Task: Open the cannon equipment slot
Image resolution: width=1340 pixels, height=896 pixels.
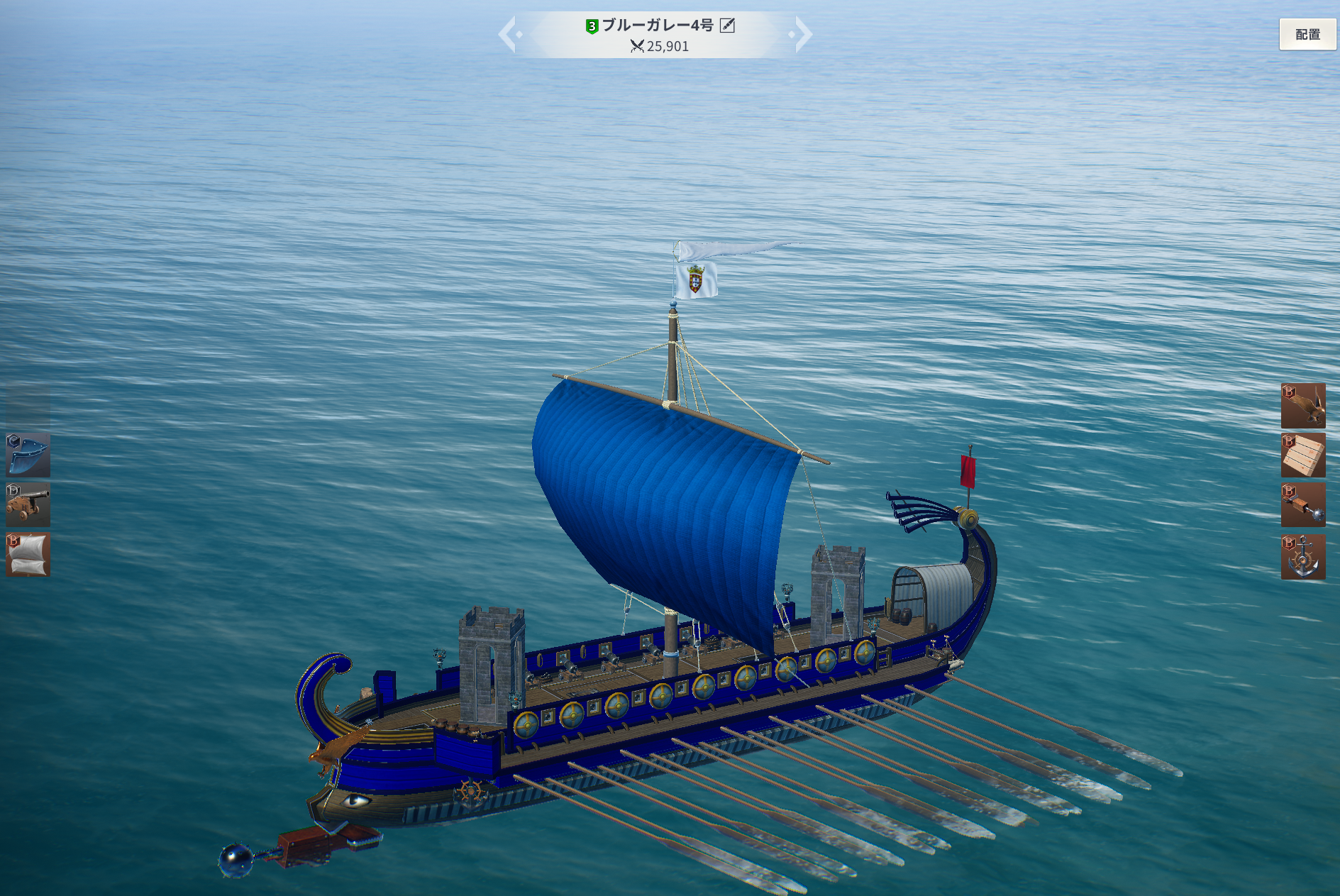Action: click(28, 504)
